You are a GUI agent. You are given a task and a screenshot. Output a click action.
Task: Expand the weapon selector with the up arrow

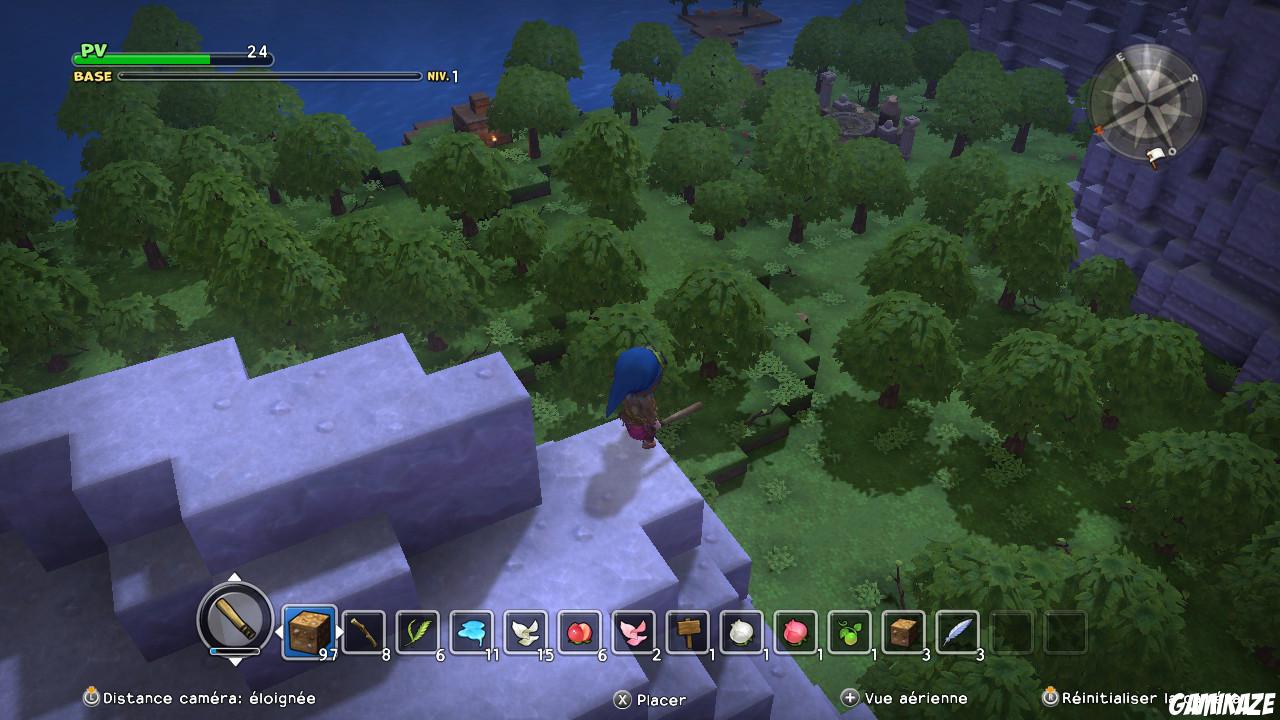[235, 578]
